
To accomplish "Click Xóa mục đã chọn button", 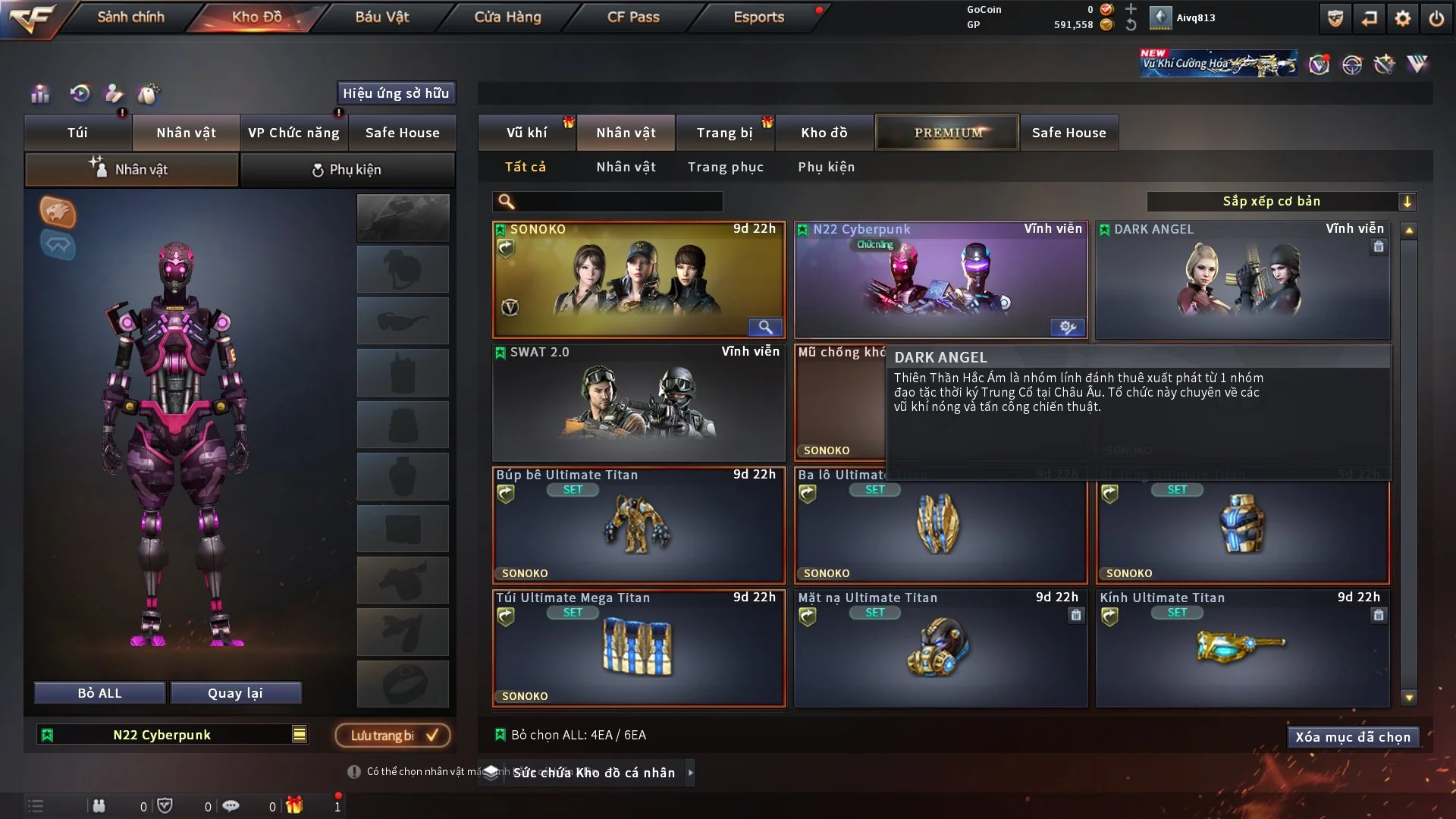I will point(1352,737).
